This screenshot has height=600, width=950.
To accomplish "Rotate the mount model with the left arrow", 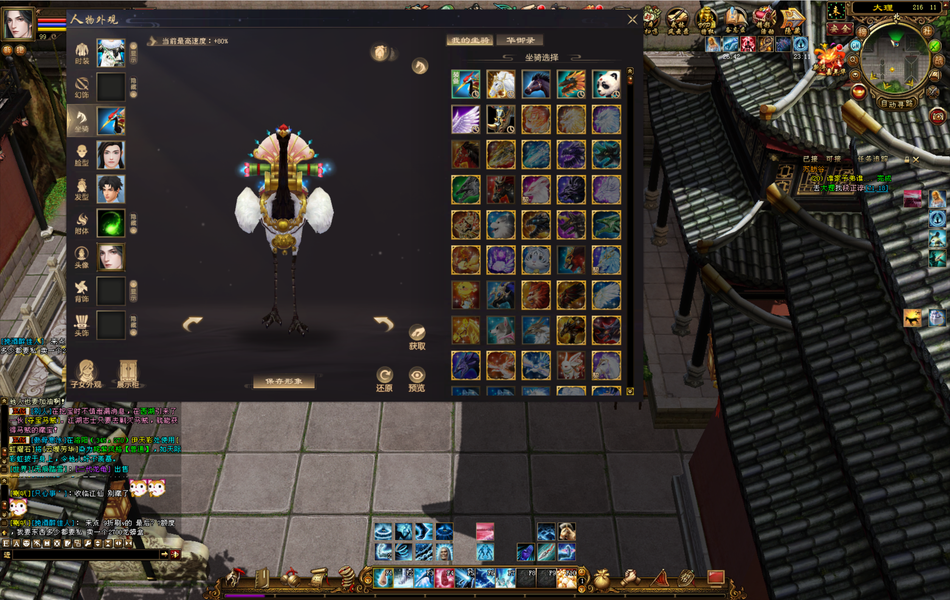I will (x=192, y=323).
